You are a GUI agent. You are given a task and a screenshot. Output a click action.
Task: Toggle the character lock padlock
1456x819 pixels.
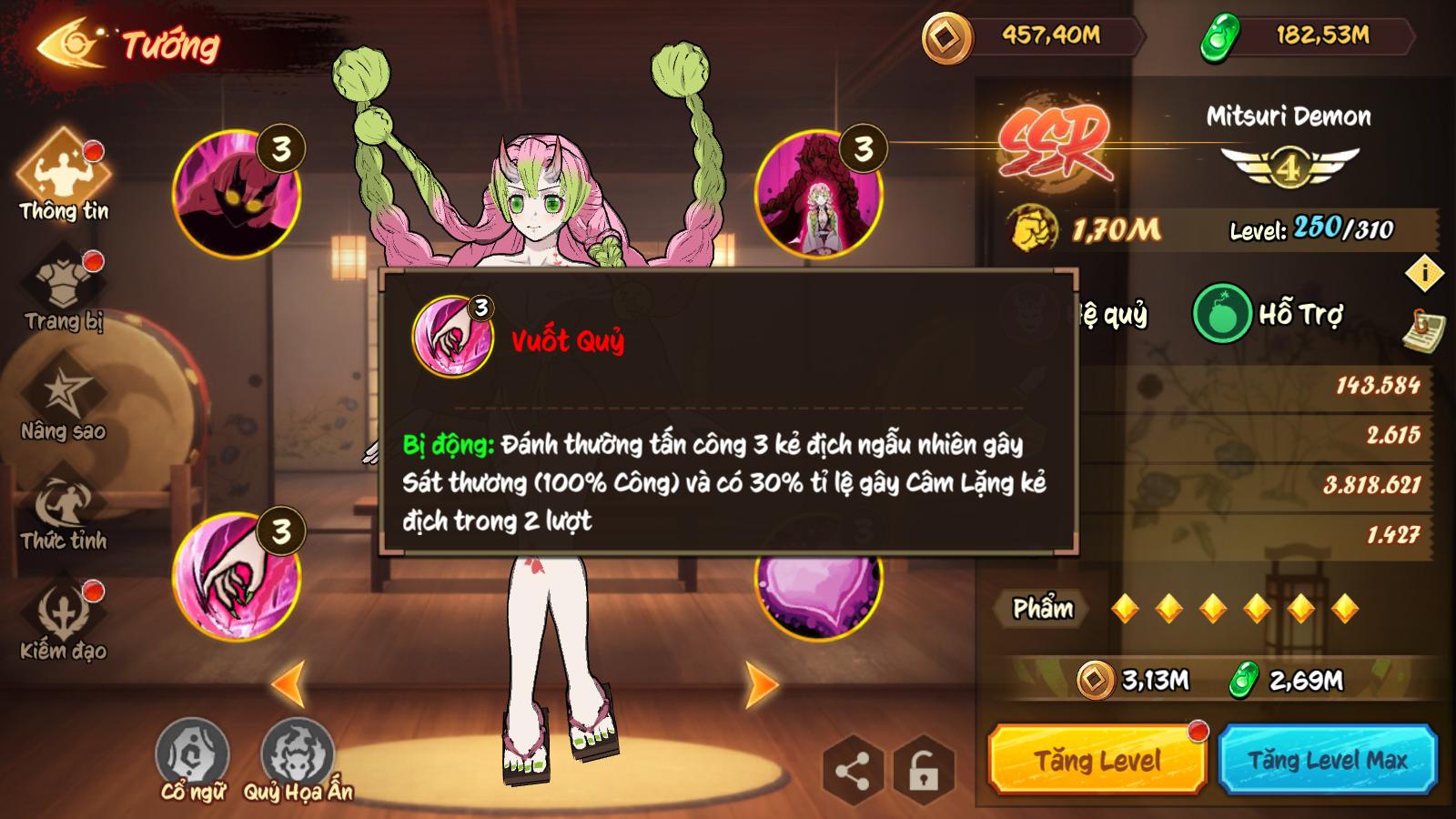[x=922, y=770]
